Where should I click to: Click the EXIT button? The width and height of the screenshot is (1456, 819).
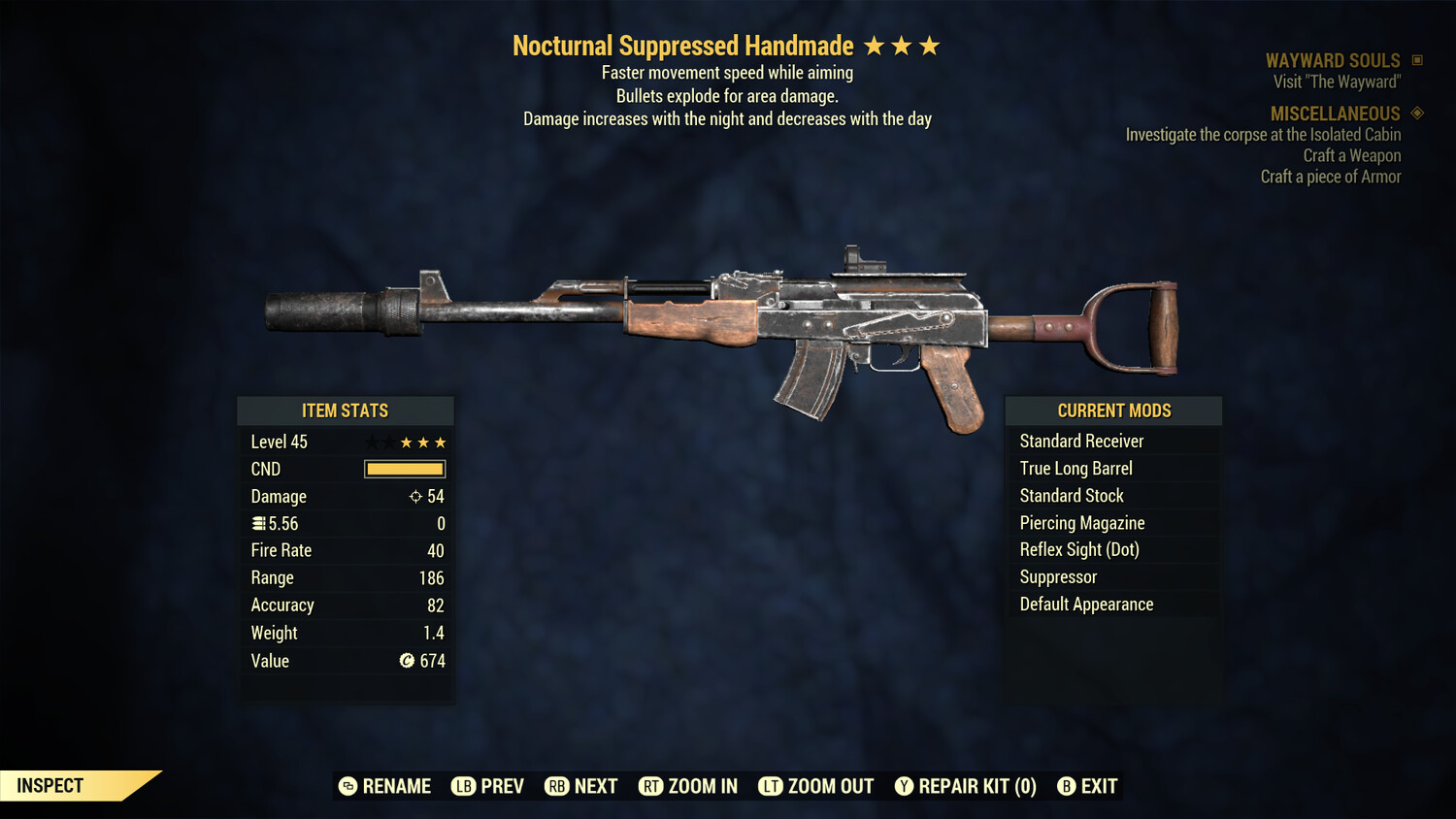[x=1100, y=786]
